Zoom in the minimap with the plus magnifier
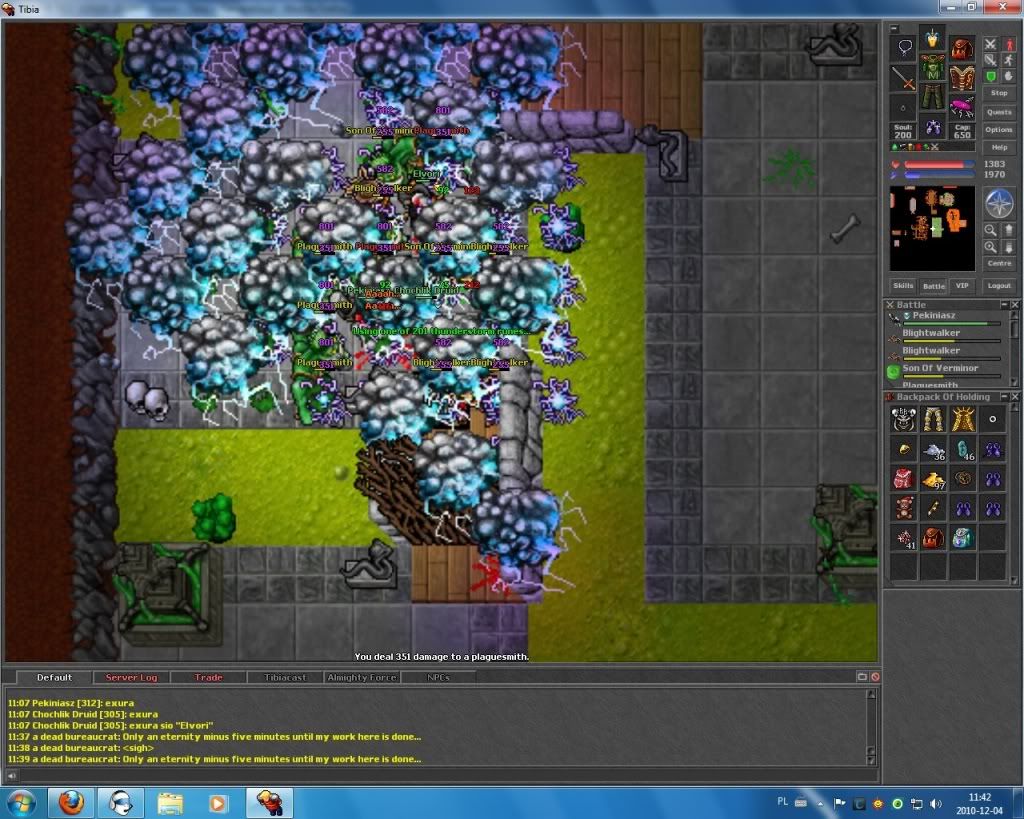The image size is (1024, 819). coord(990,246)
